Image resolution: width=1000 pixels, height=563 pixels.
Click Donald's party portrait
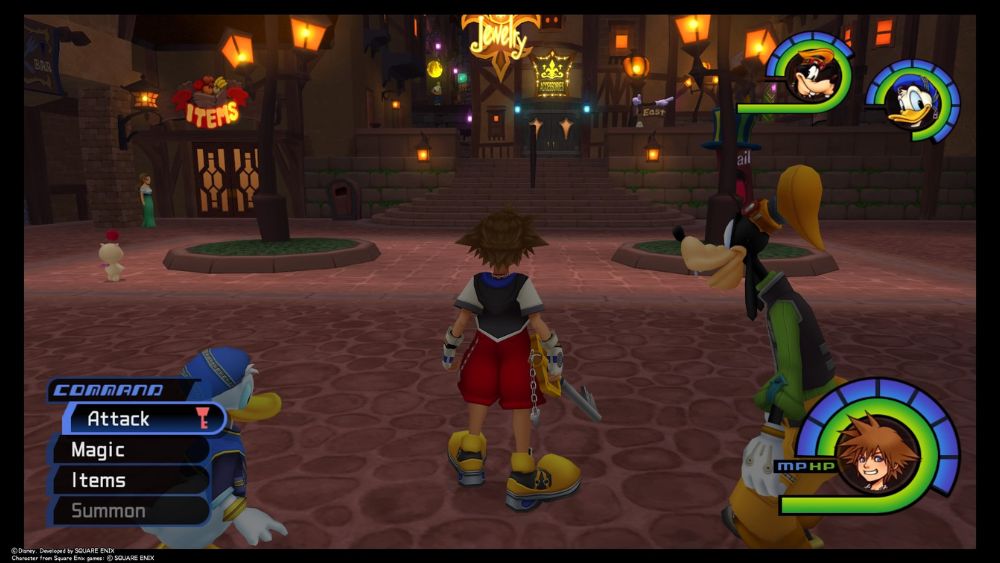click(x=915, y=101)
